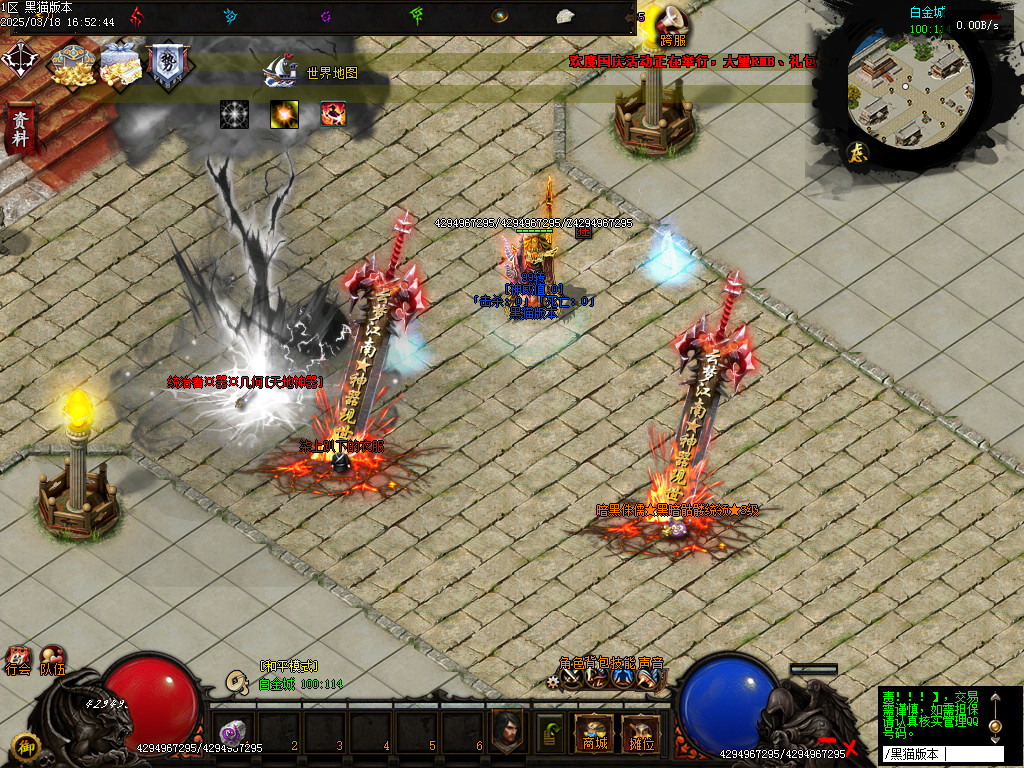The height and width of the screenshot is (768, 1024).
Task: Use the purple item in hotbar slot one
Action: click(x=233, y=731)
